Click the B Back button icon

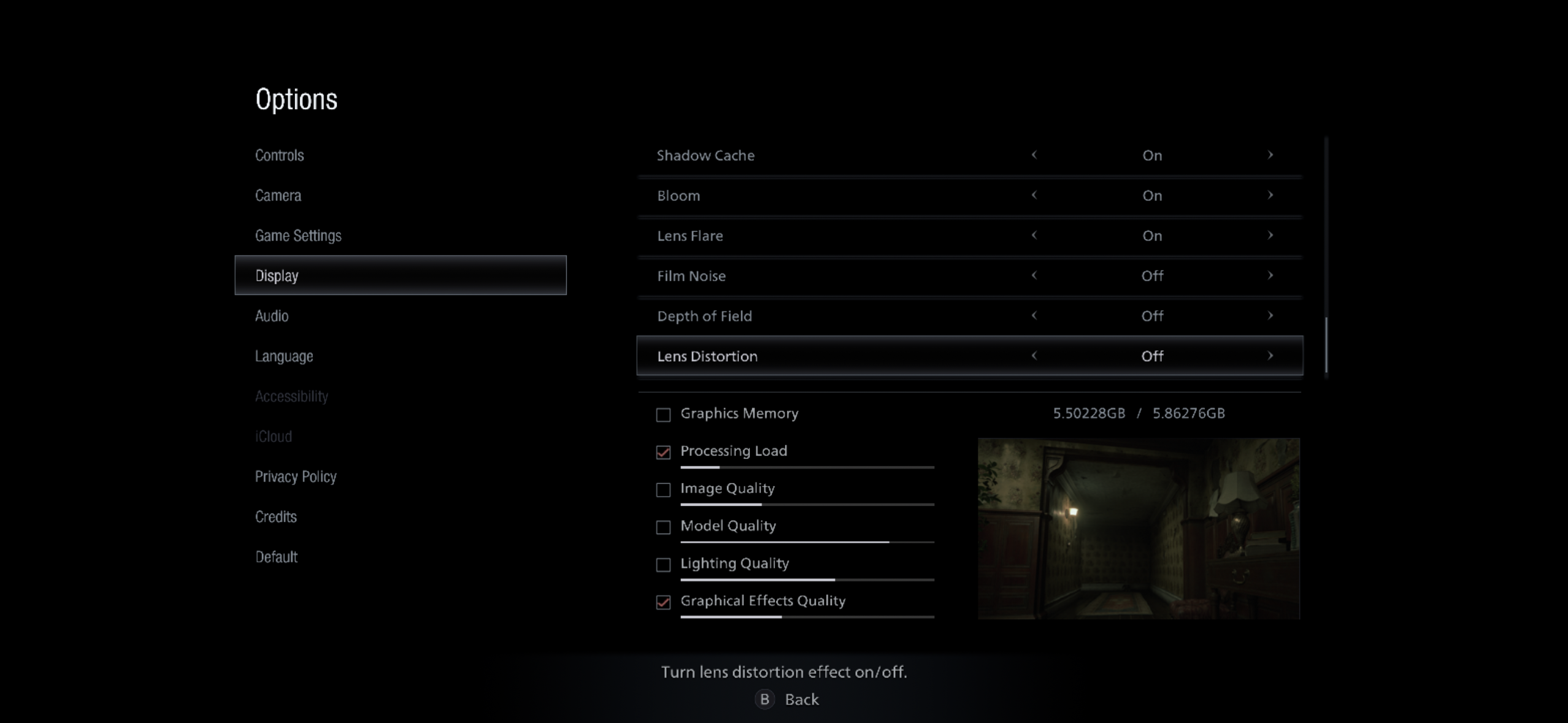point(764,698)
